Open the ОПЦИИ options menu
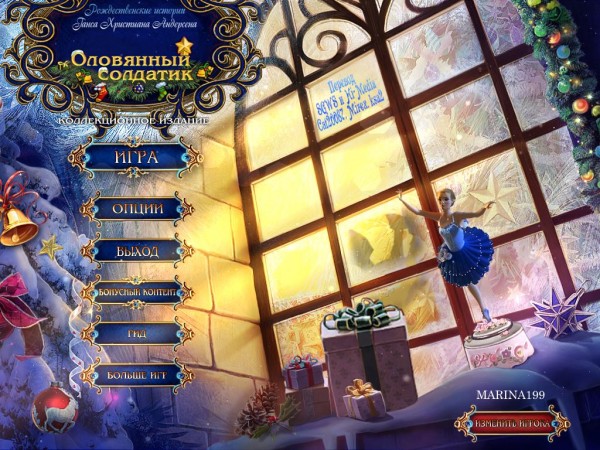 [x=137, y=209]
